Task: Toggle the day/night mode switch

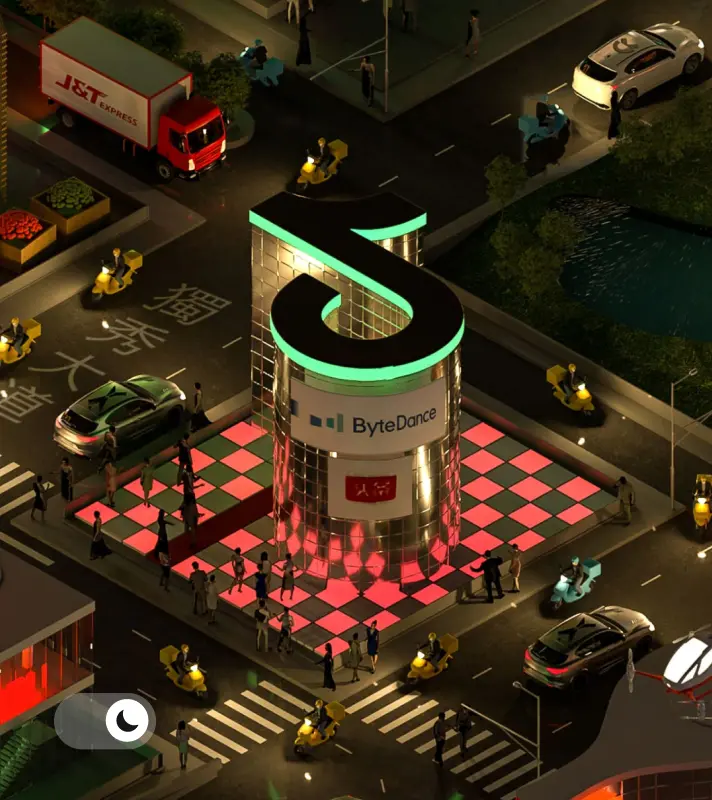Action: [105, 721]
